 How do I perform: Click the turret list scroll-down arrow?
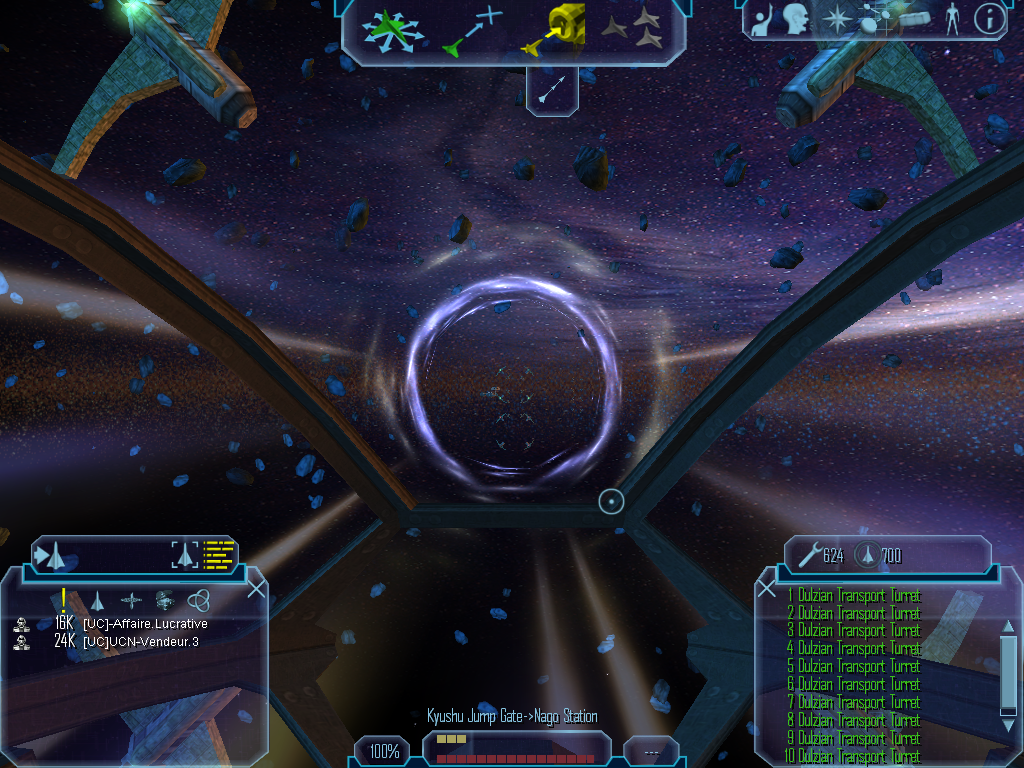point(1008,709)
